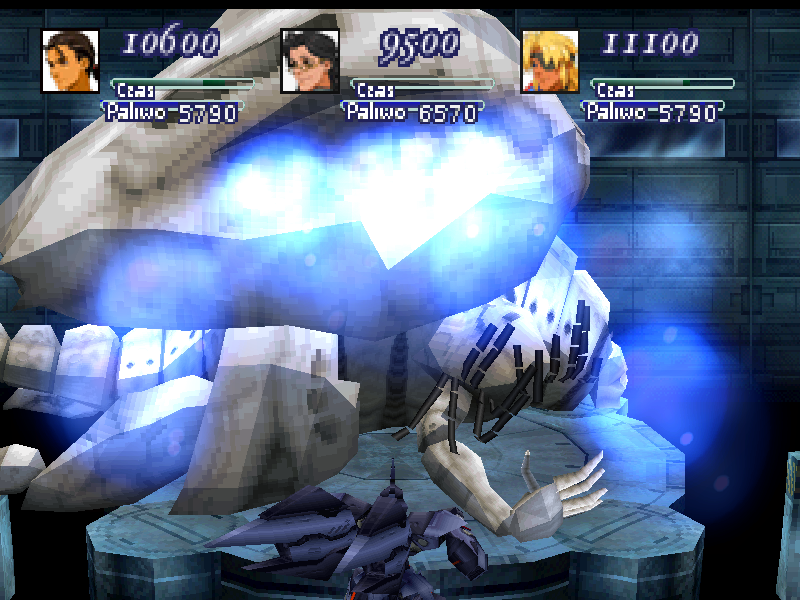Viewport: 800px width, 600px height.
Task: Select the brown-haired character portrait
Action: pyautogui.click(x=71, y=61)
